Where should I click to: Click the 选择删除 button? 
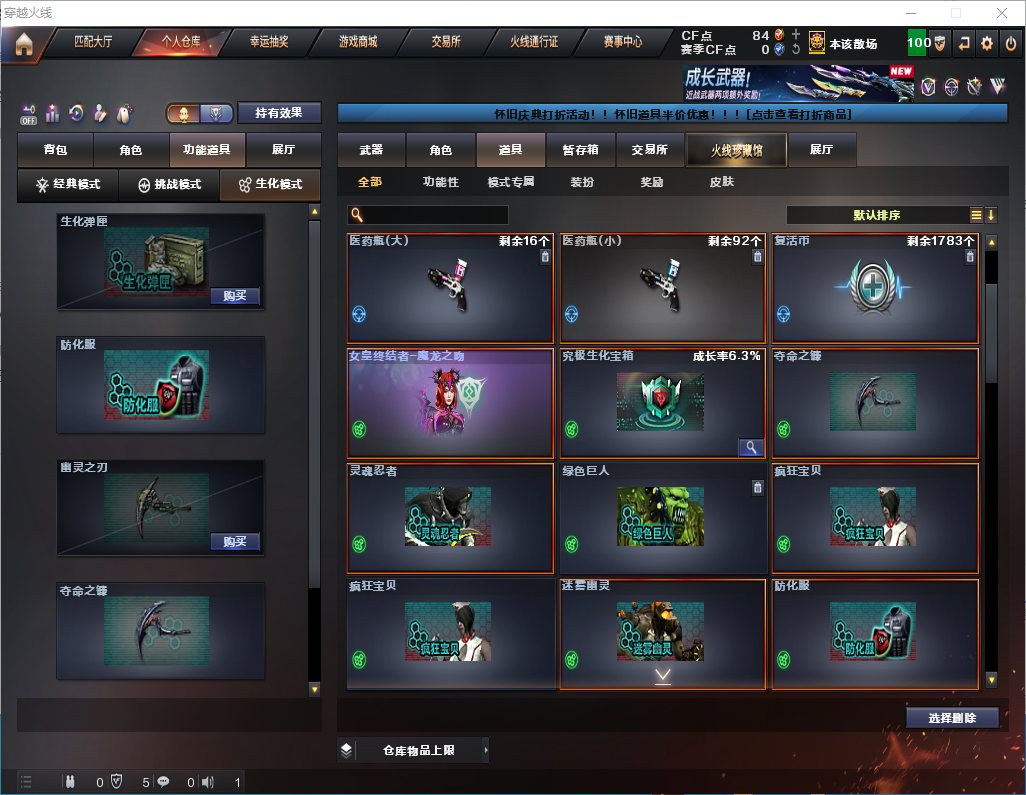[x=952, y=718]
